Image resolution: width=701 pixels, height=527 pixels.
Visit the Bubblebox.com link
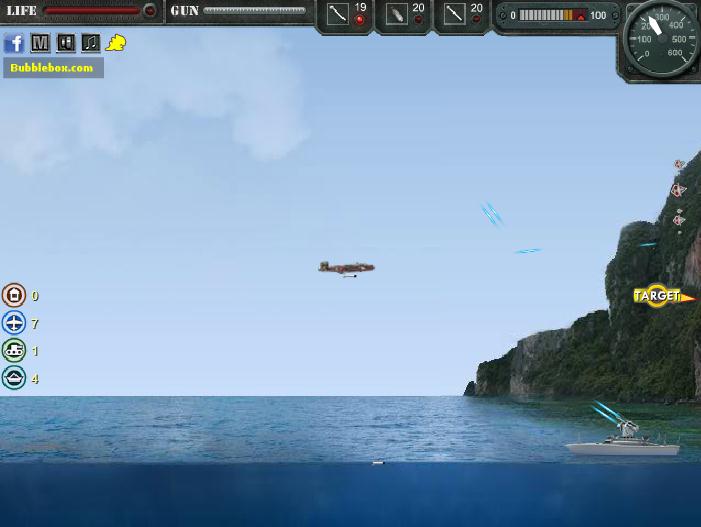point(52,68)
